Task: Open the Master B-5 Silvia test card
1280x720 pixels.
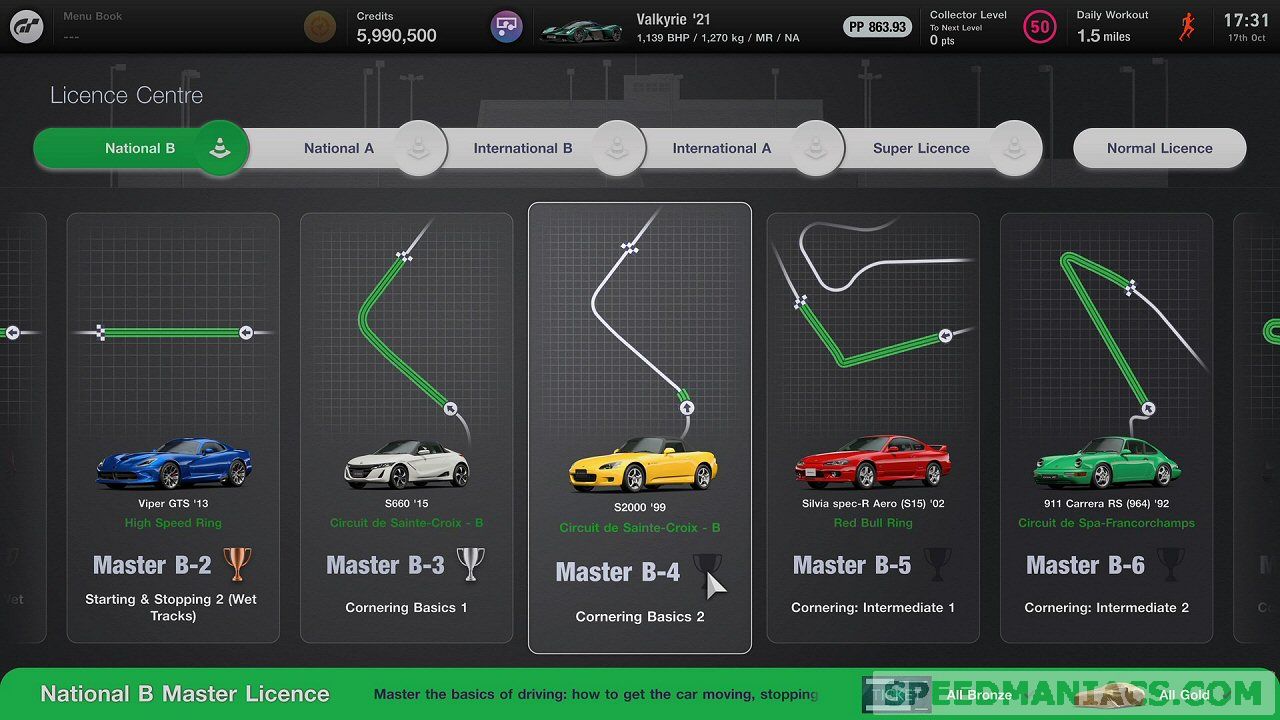Action: [x=873, y=428]
